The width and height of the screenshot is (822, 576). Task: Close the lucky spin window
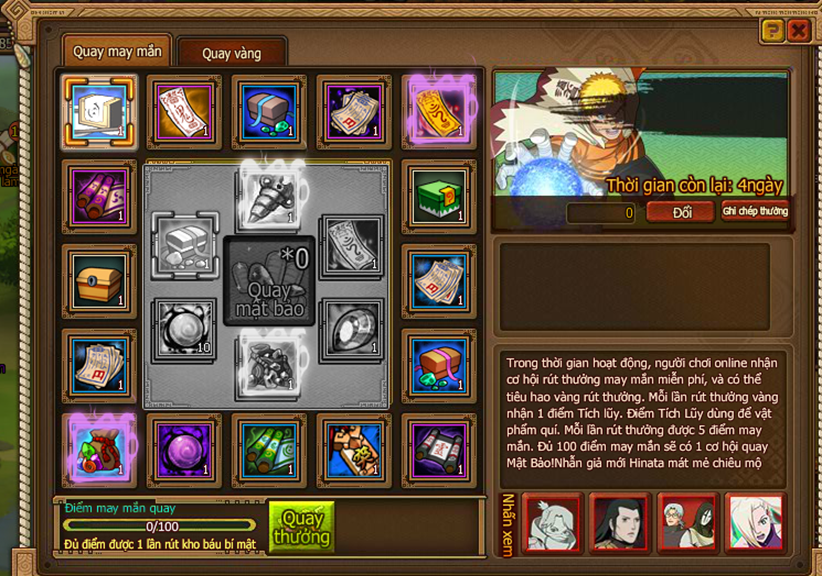tap(798, 31)
